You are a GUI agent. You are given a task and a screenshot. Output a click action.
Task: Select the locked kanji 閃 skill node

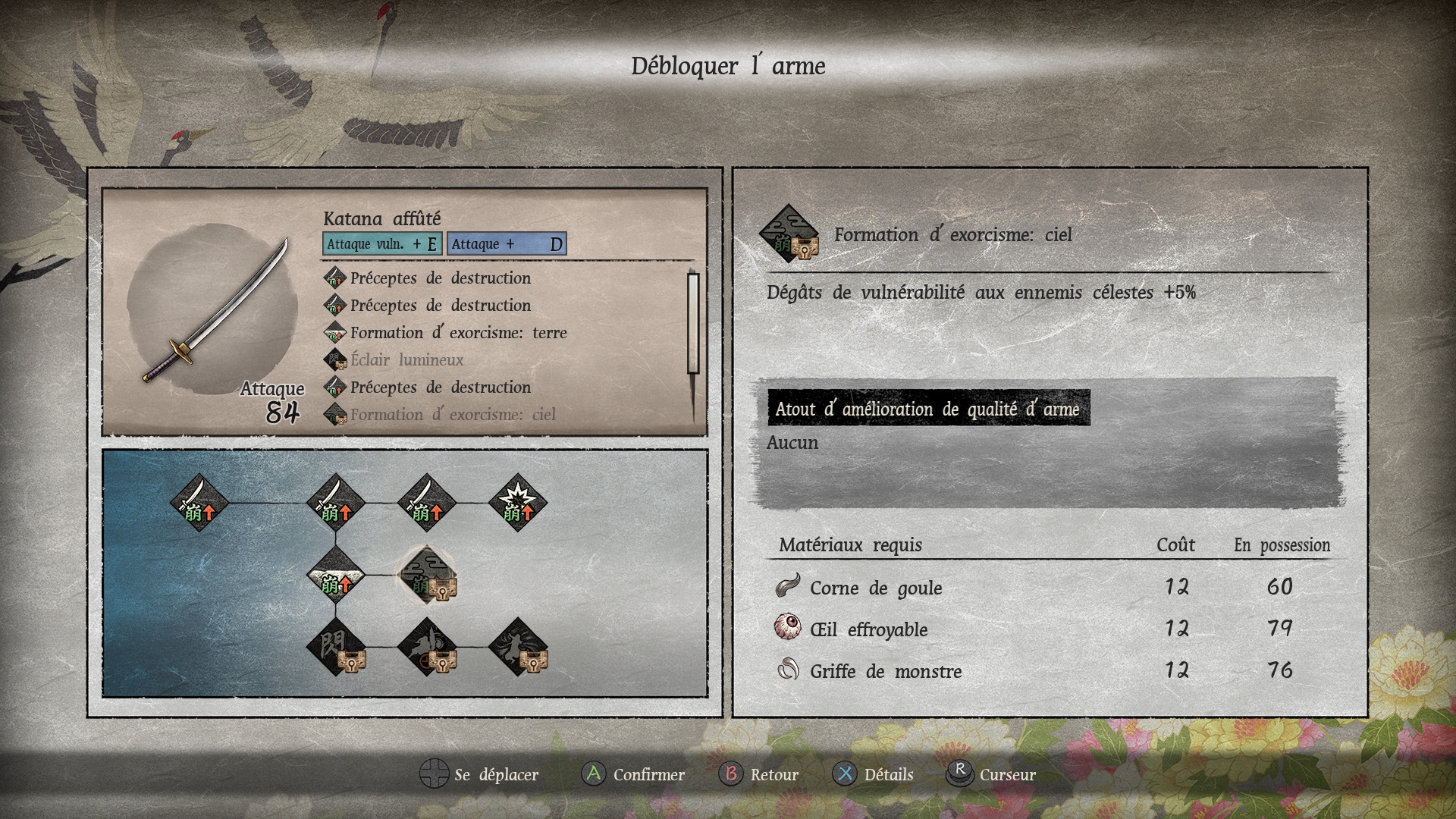(x=335, y=647)
